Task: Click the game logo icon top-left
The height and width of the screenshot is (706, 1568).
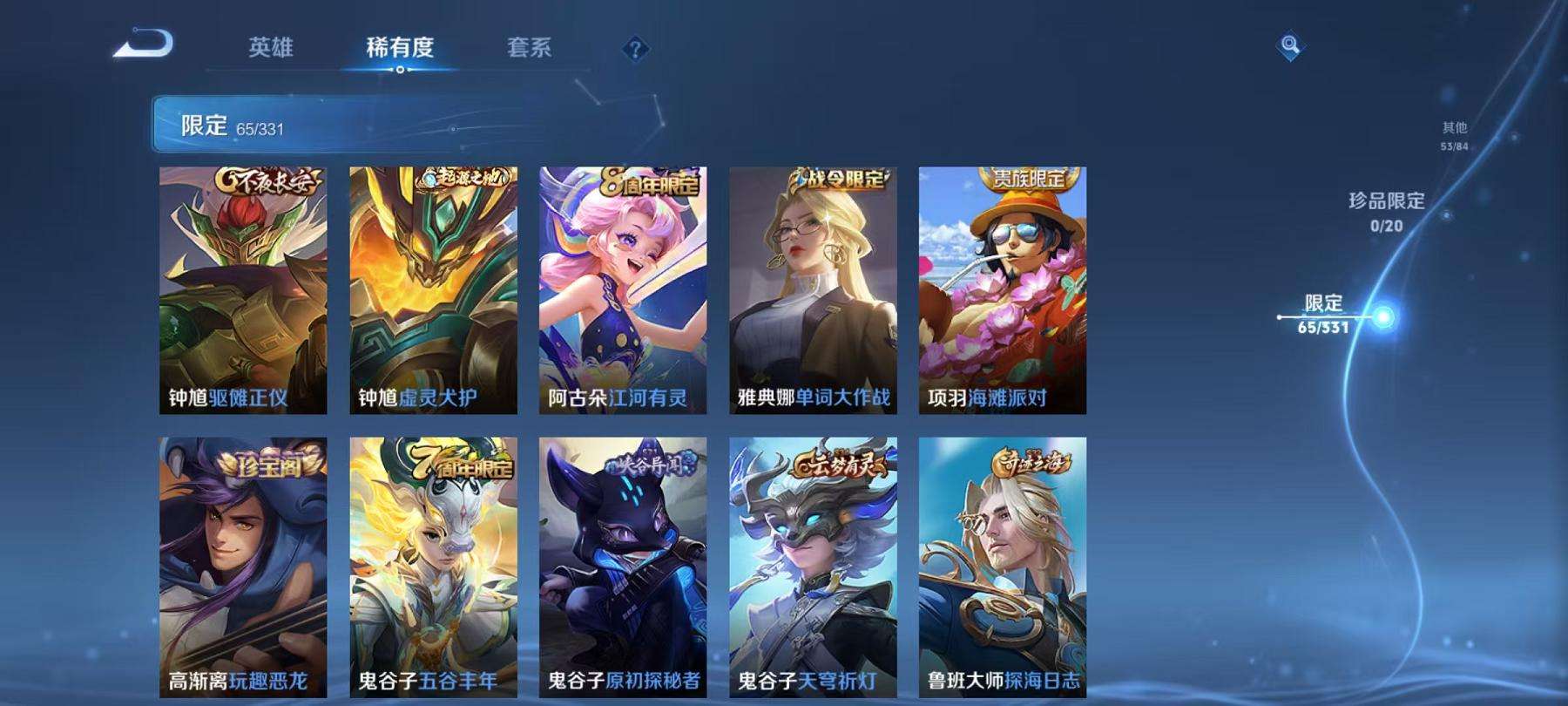Action: coord(141,41)
